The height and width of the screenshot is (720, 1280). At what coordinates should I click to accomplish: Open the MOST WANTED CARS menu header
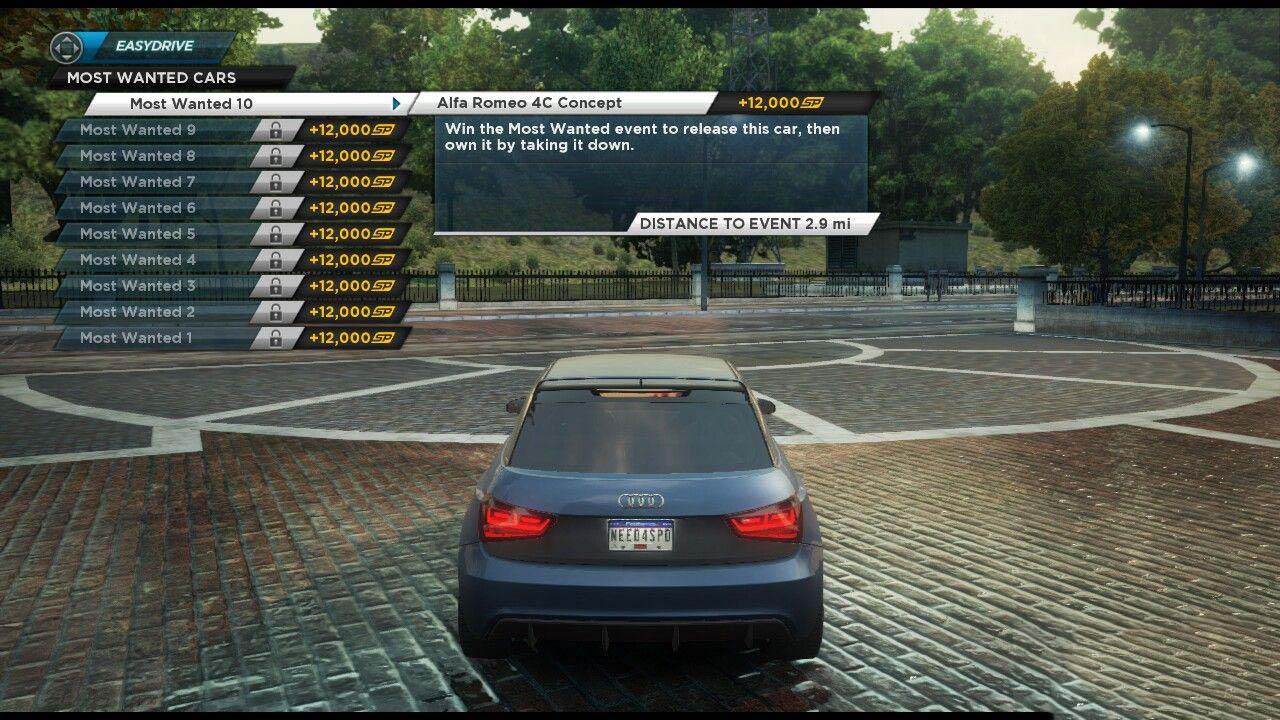coord(150,77)
